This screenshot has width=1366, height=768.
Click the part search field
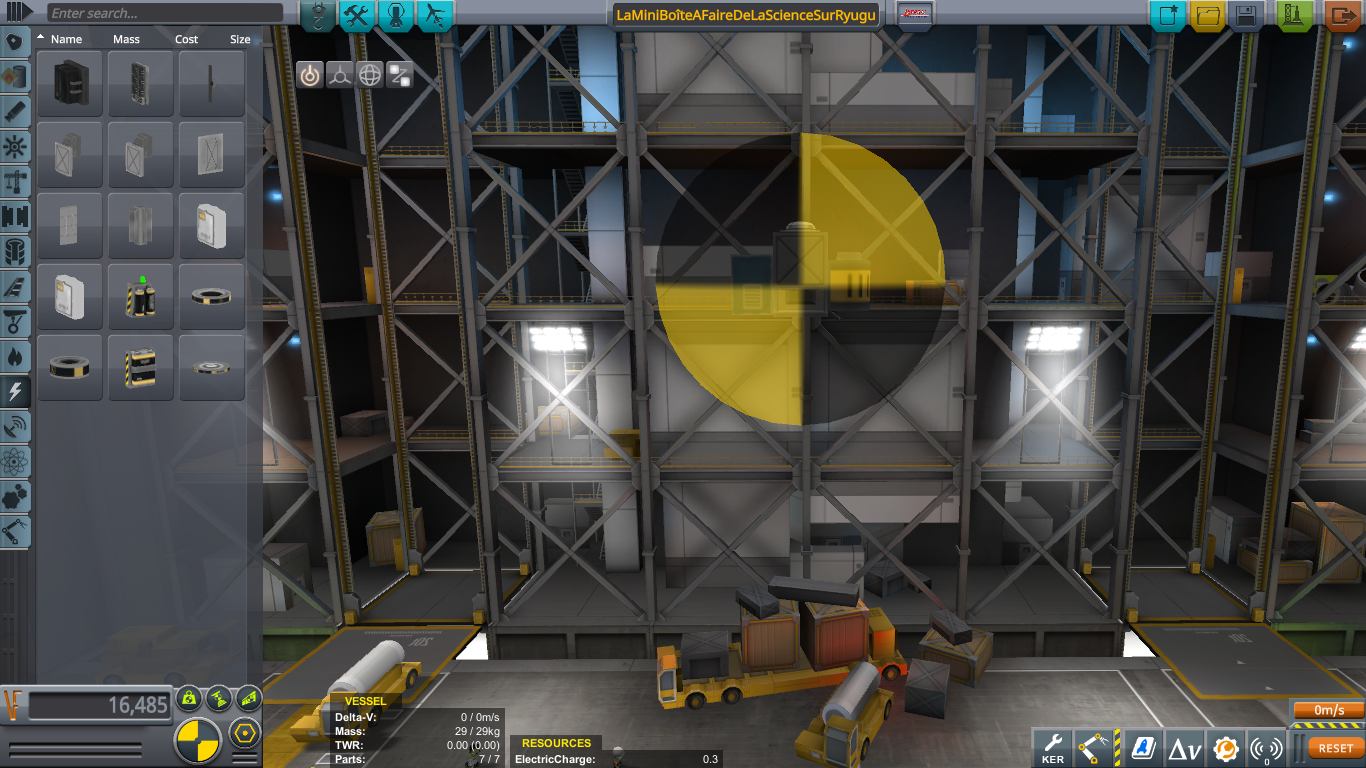[x=165, y=13]
